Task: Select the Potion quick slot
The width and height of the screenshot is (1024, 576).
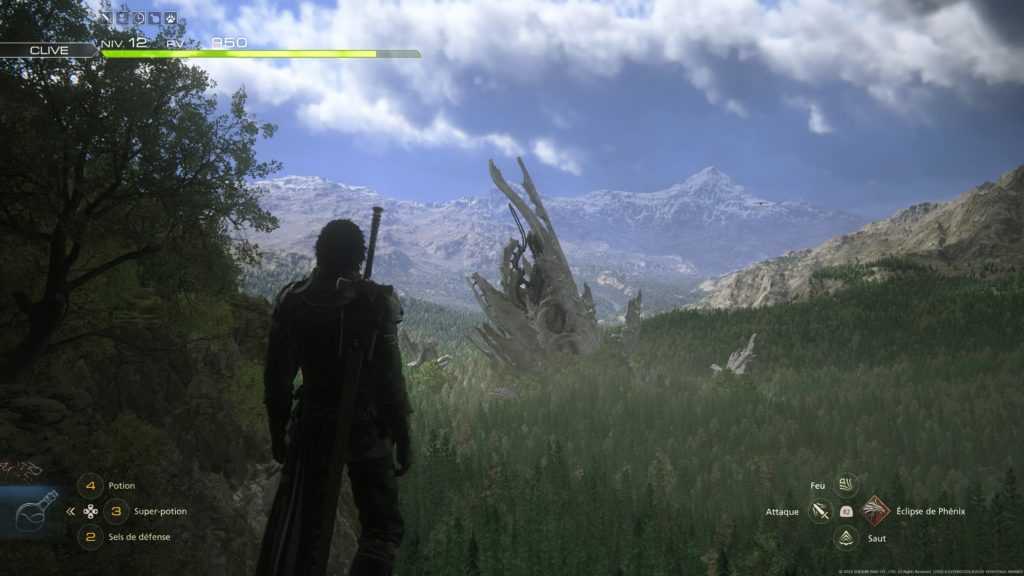Action: tap(91, 486)
